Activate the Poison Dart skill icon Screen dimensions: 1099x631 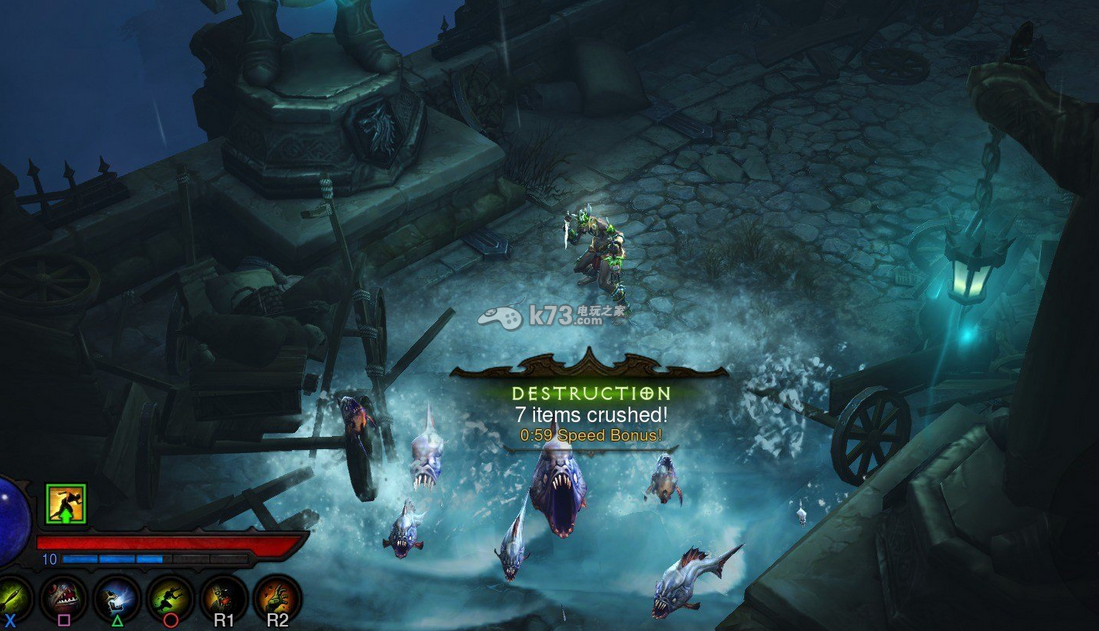(12, 597)
